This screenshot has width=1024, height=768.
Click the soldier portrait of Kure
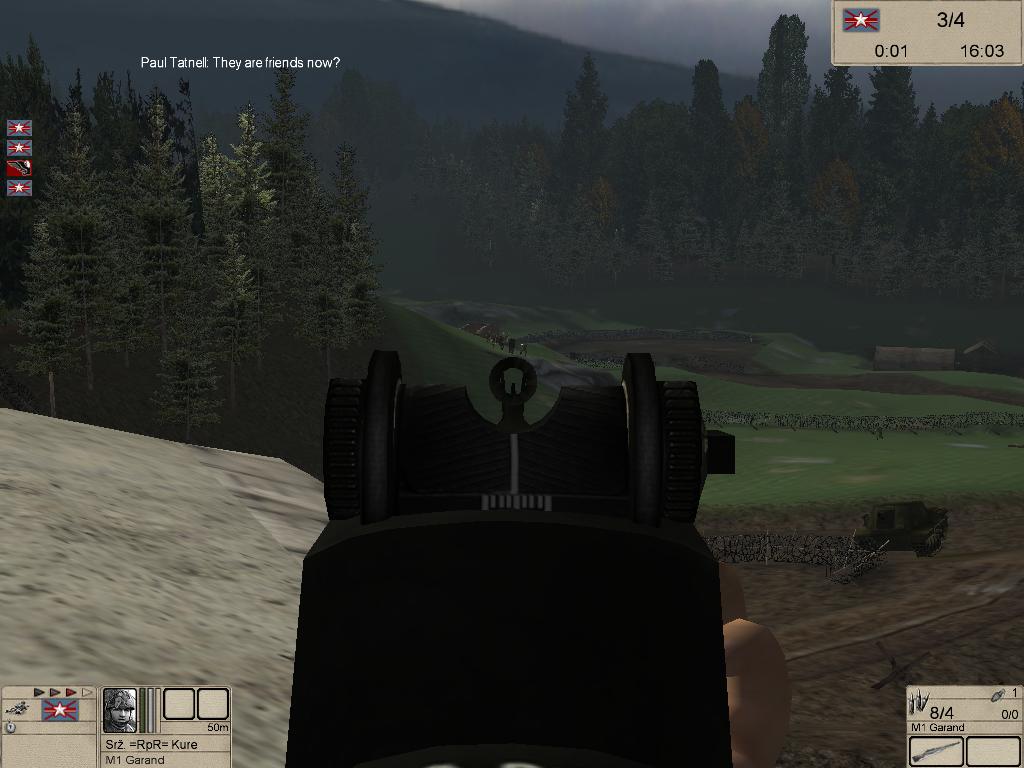point(120,710)
